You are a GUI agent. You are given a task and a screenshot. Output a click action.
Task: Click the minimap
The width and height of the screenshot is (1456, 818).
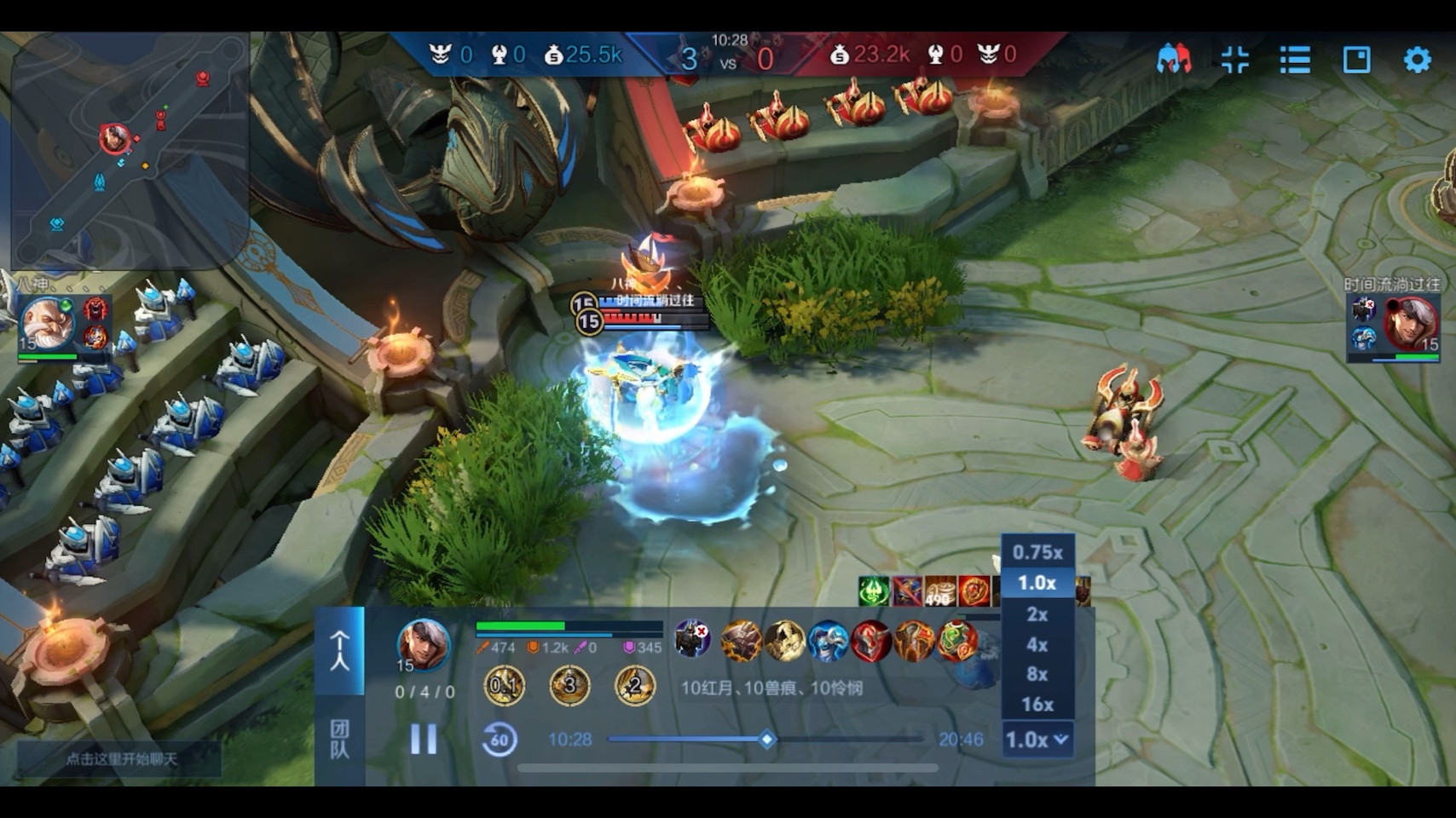[130, 149]
